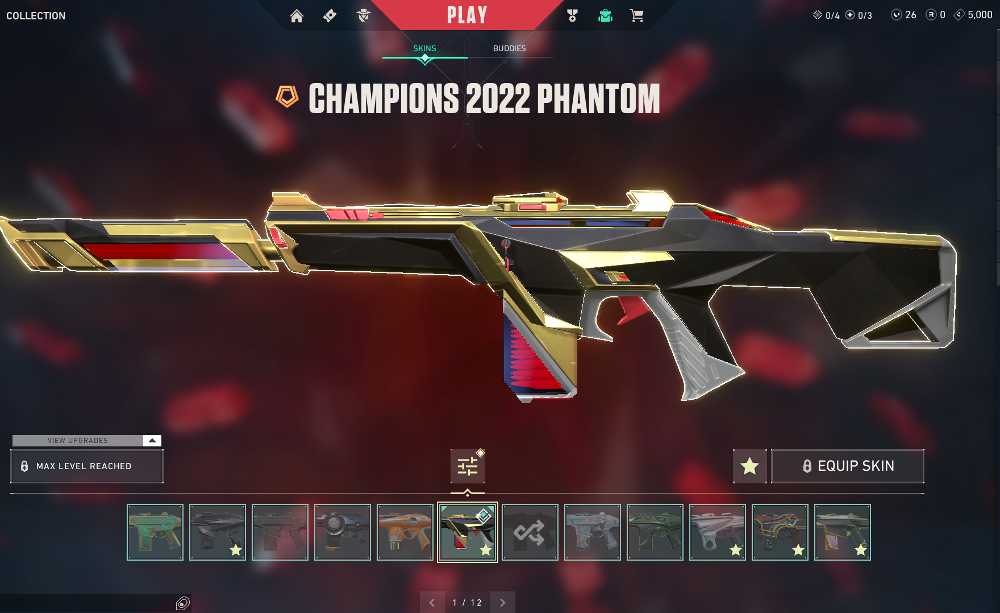Go to the next skins page arrow
Viewport: 1000px width, 613px height.
tap(502, 602)
